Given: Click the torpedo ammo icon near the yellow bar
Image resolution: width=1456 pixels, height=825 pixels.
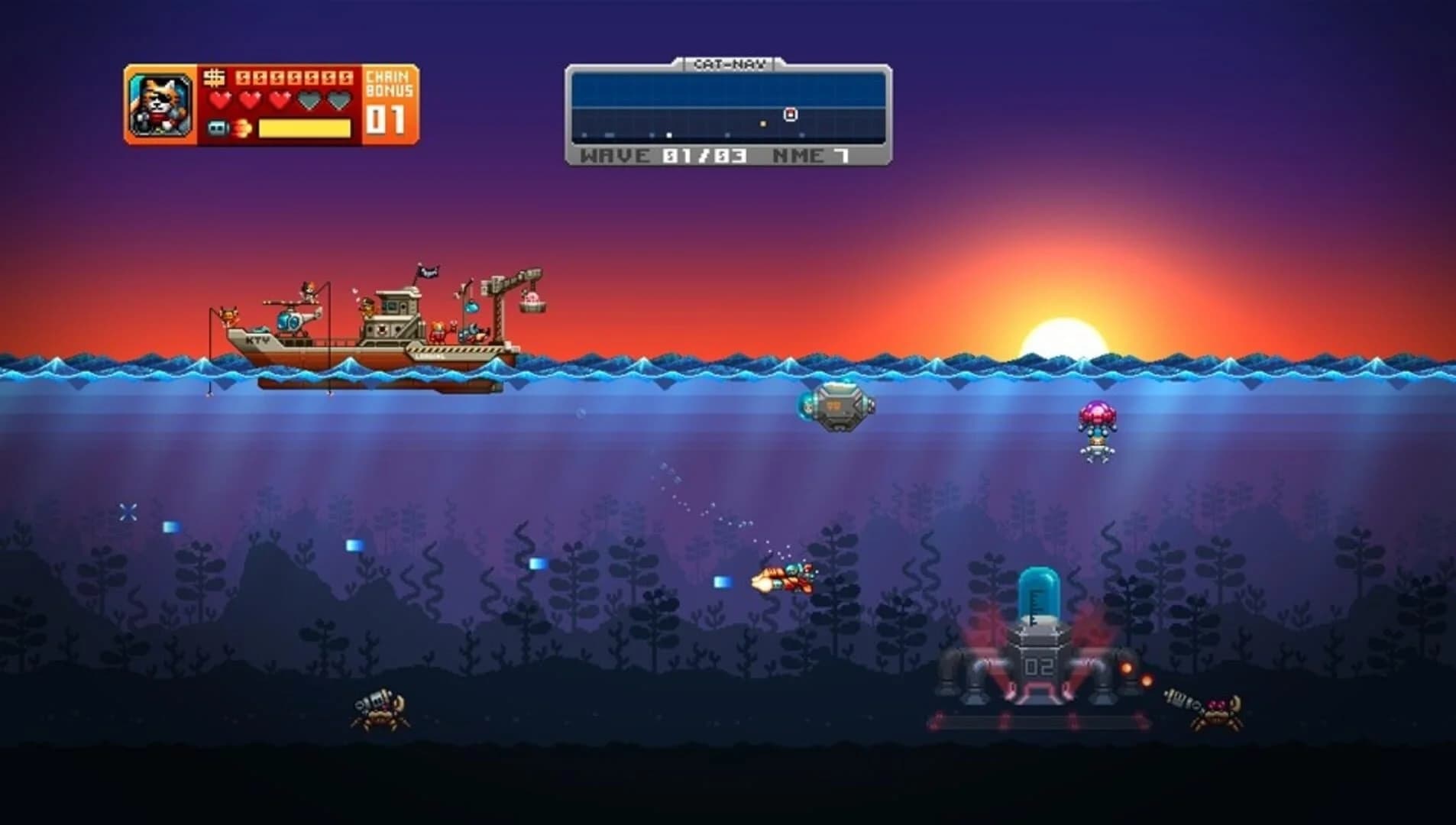Looking at the screenshot, I should click(x=218, y=128).
